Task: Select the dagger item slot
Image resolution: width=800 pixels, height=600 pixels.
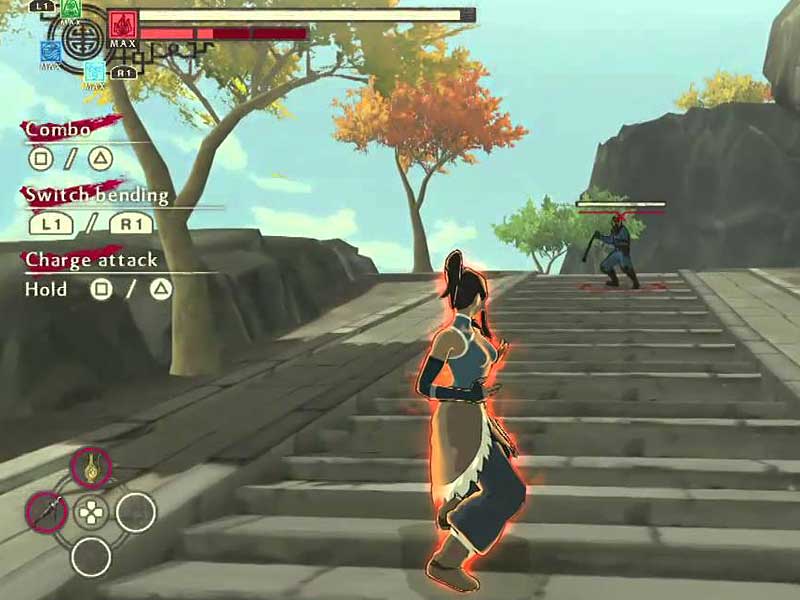Action: [46, 513]
